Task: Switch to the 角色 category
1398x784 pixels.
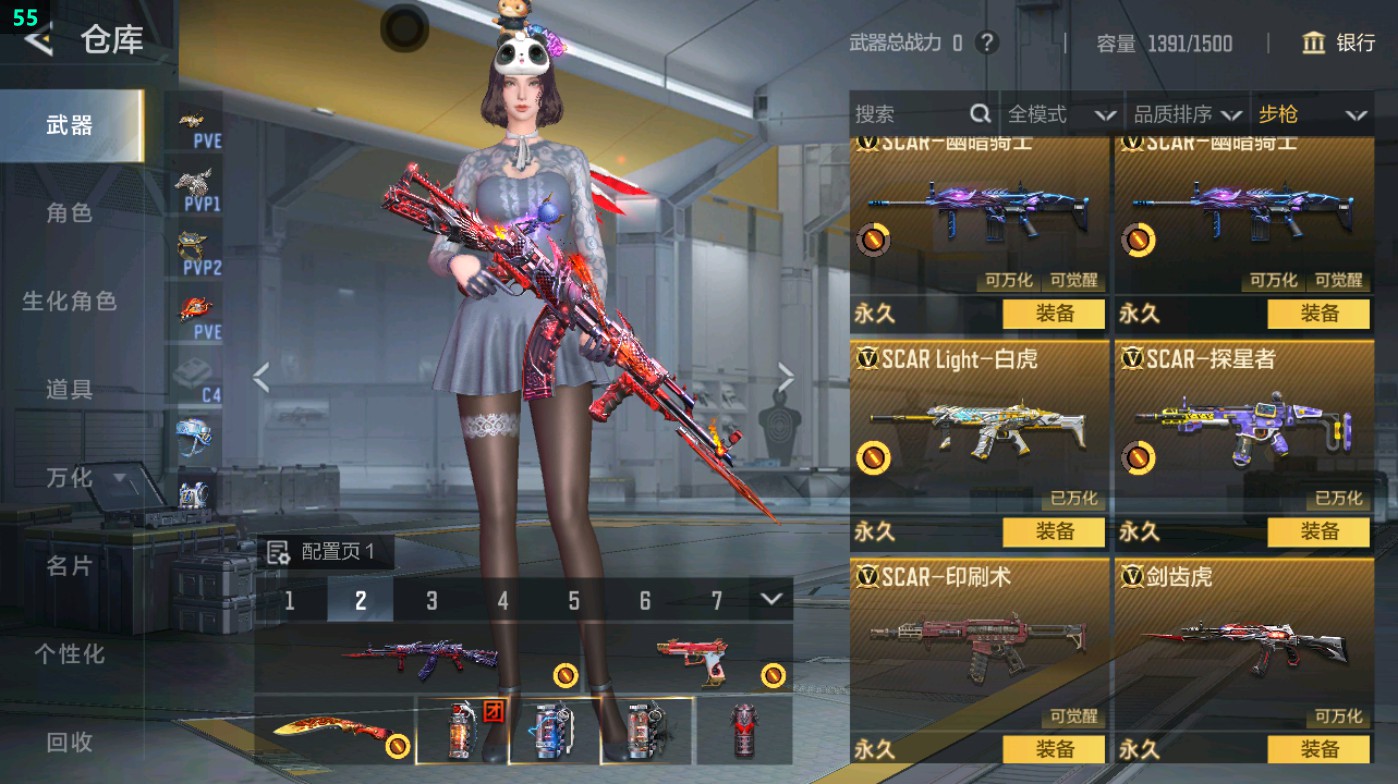Action: (69, 213)
